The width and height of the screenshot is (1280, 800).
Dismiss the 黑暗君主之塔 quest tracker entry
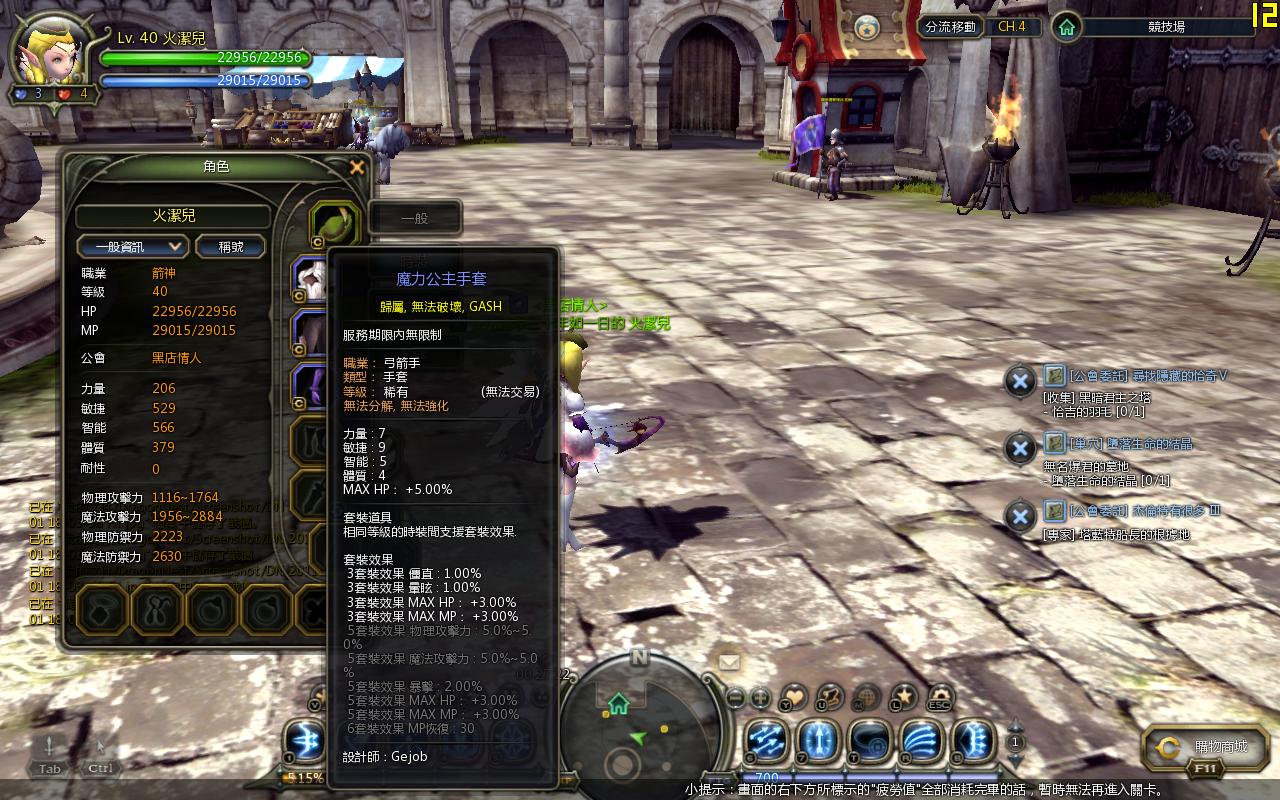[1019, 381]
